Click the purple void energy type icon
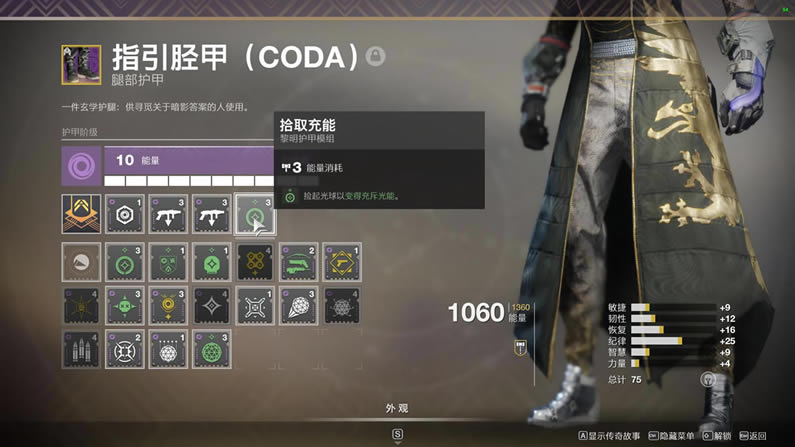795x447 pixels. [81, 166]
